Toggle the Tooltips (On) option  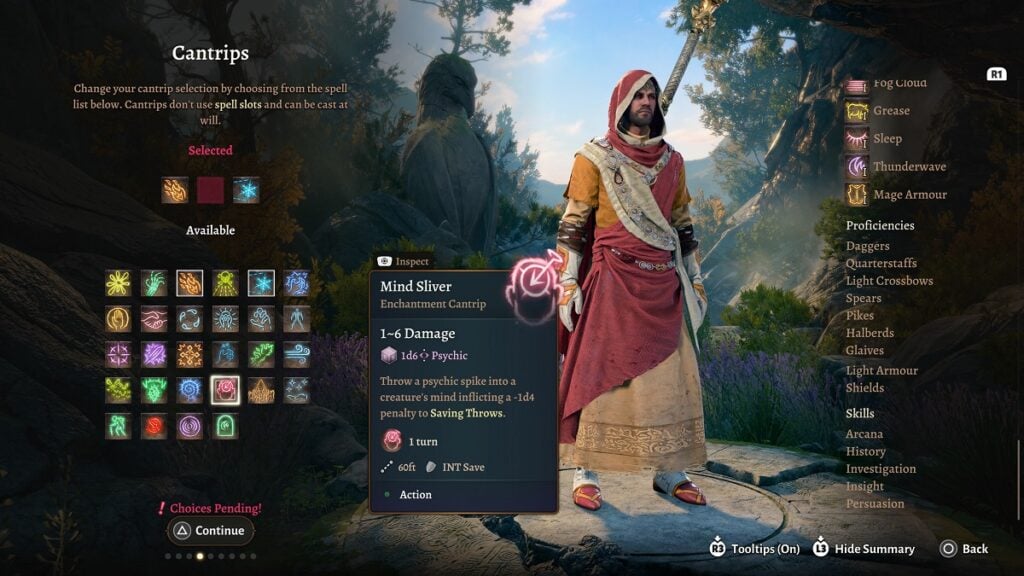tap(759, 548)
